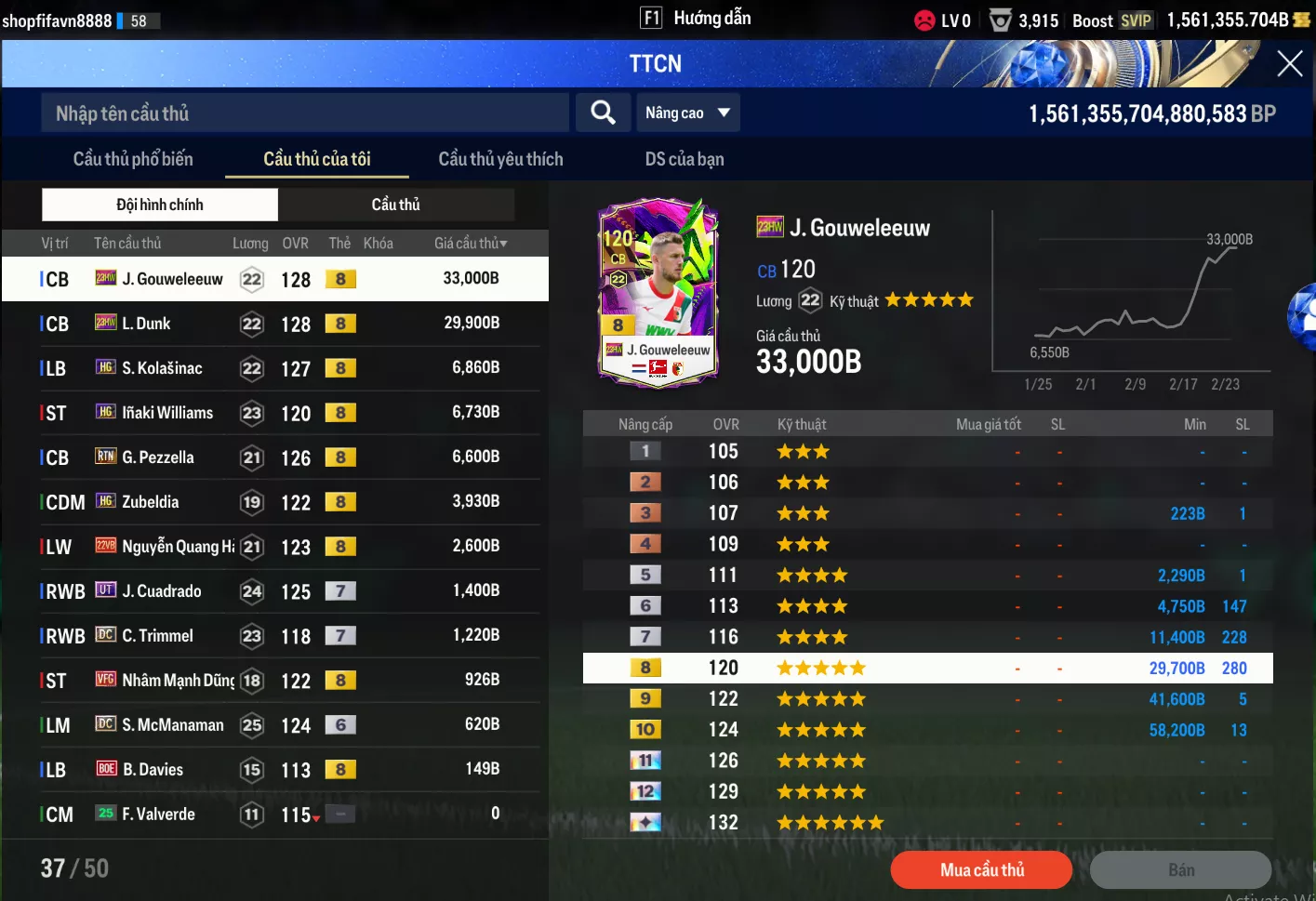Select the Đội hình chính sub-tab

(x=160, y=205)
